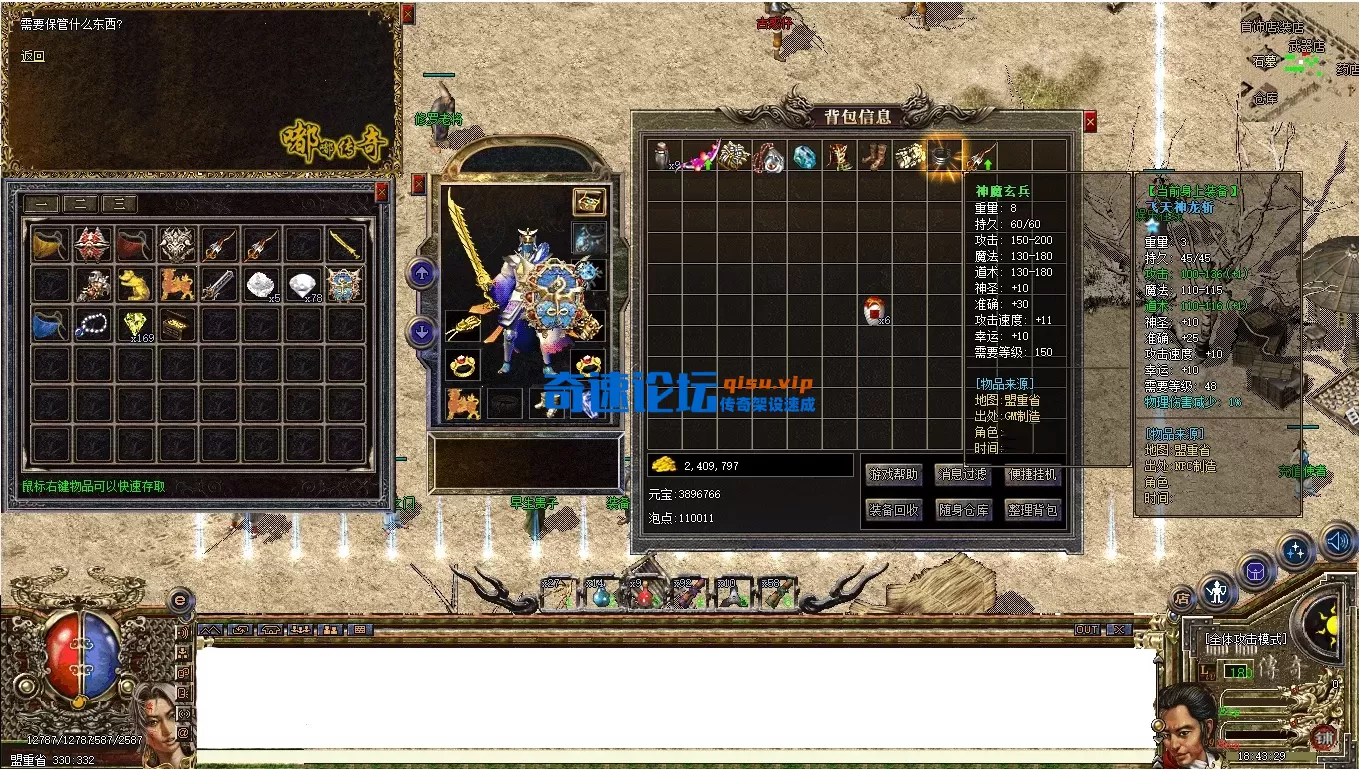Close the warehouse storage window

point(381,191)
